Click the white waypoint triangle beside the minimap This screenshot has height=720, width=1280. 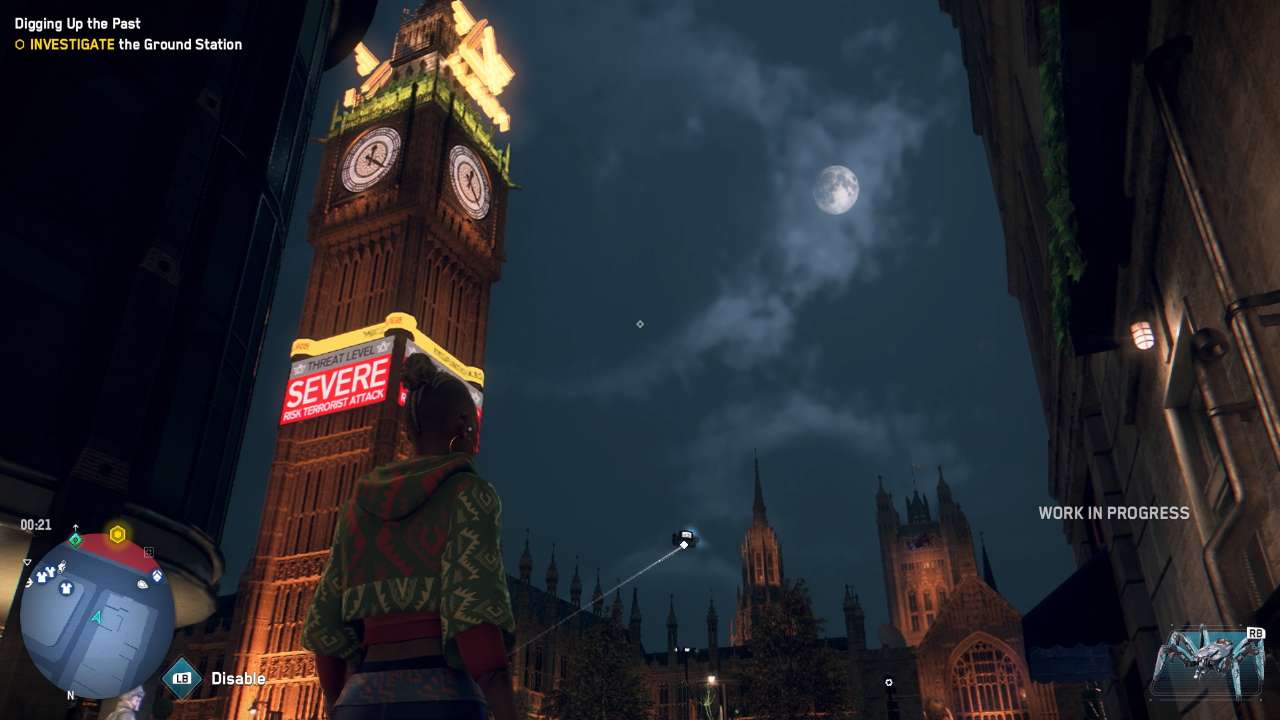(27, 563)
